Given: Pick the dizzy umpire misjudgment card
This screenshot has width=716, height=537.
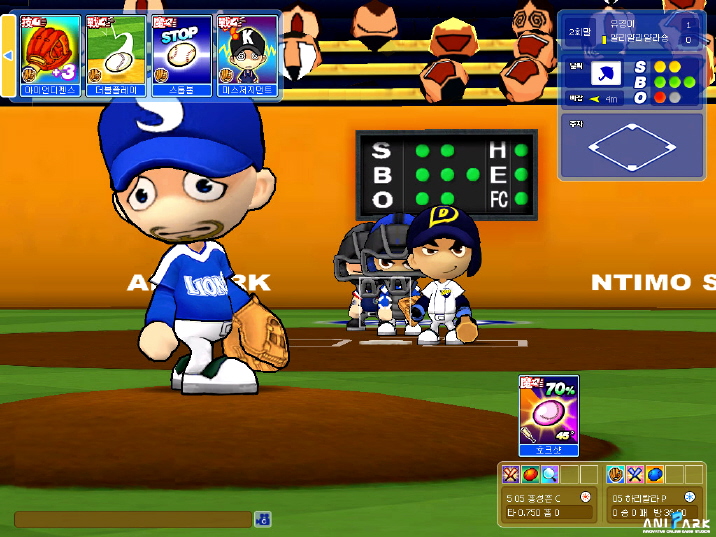Looking at the screenshot, I should click(x=246, y=53).
